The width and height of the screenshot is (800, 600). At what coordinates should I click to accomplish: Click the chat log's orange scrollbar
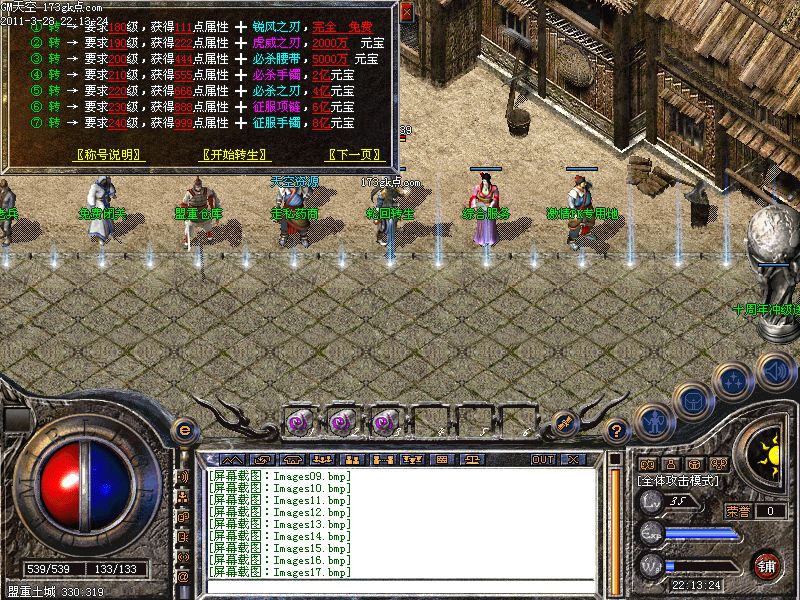[617, 520]
